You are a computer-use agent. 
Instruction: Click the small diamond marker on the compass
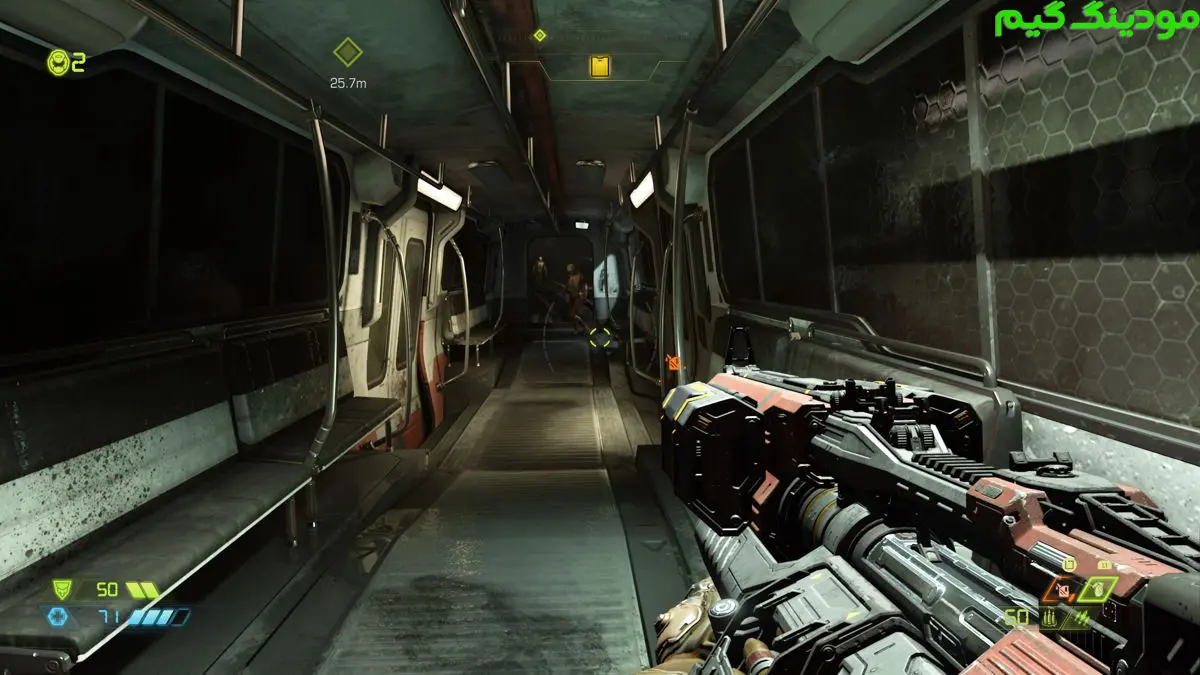pos(539,35)
